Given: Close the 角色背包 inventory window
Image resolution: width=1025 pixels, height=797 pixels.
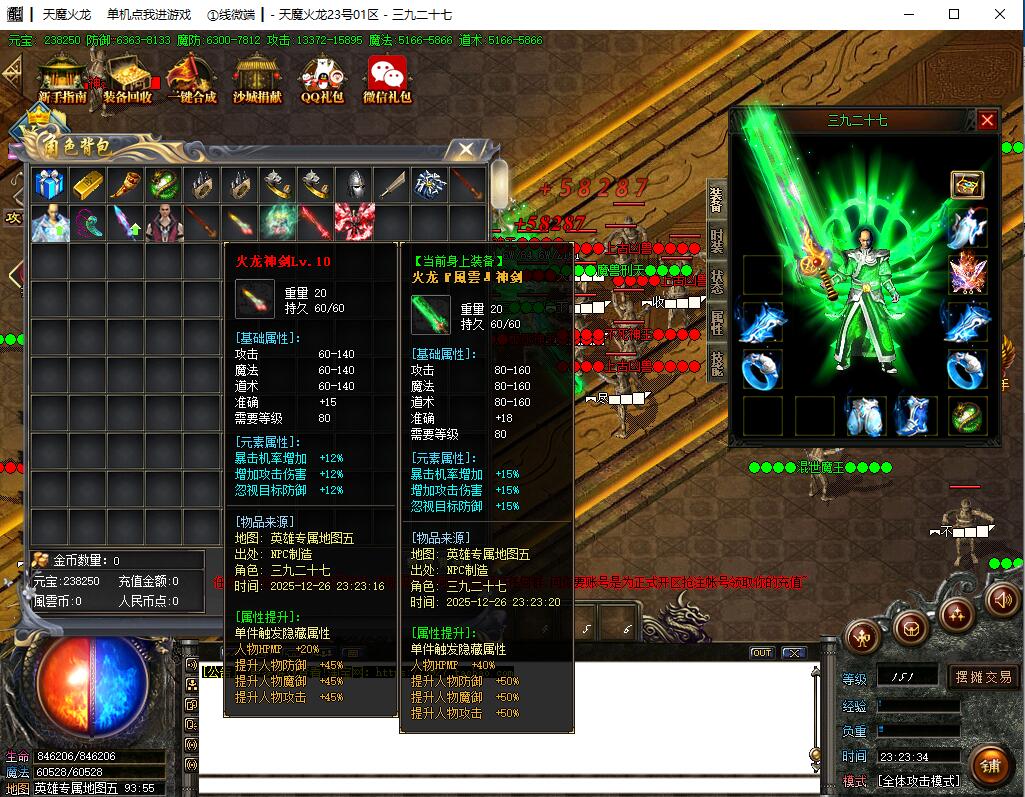Looking at the screenshot, I should click(x=465, y=150).
